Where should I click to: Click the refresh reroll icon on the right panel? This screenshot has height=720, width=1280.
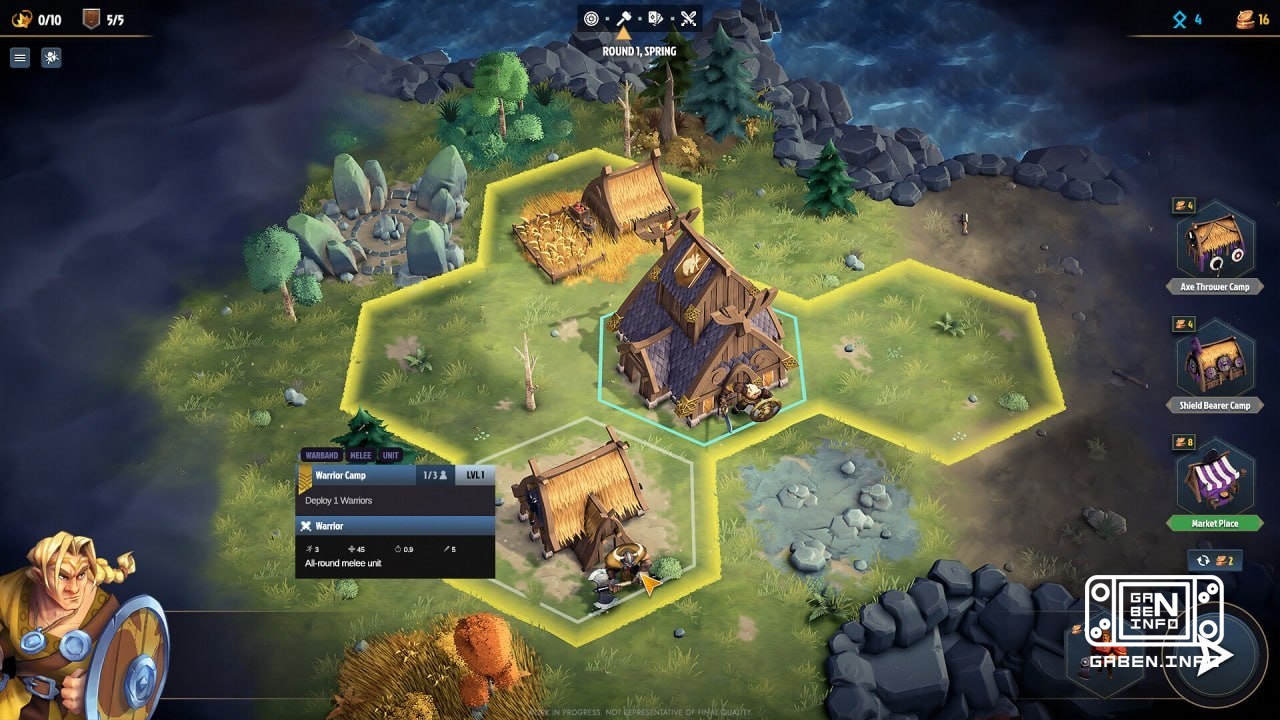coord(1204,561)
